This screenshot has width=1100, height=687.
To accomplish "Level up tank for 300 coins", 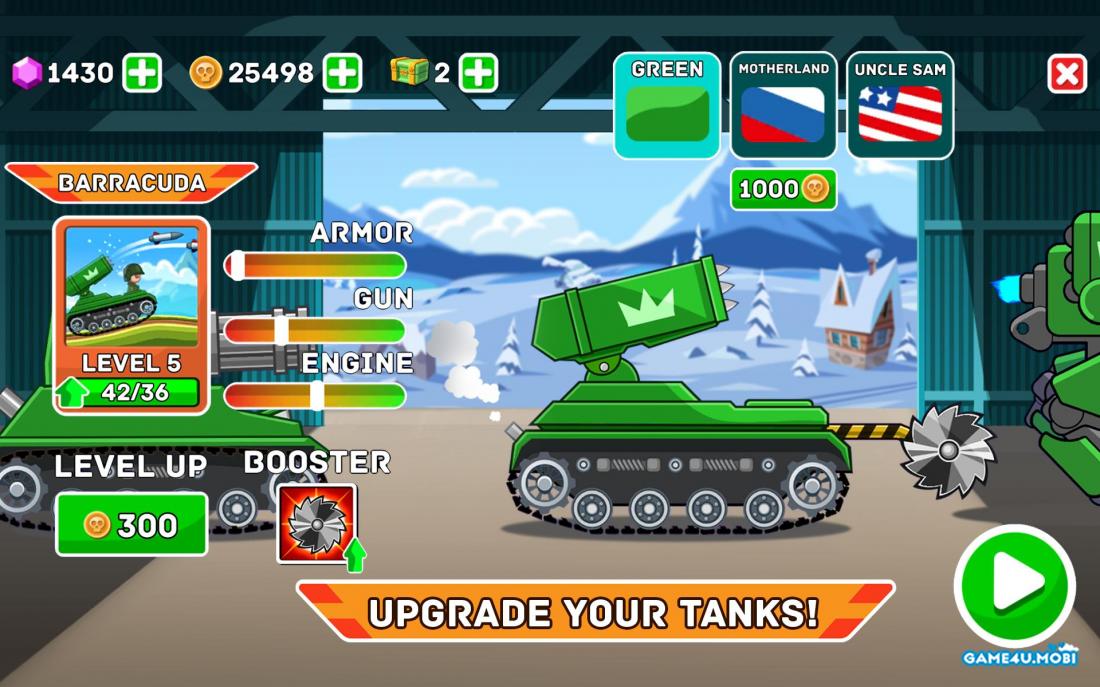I will click(131, 524).
